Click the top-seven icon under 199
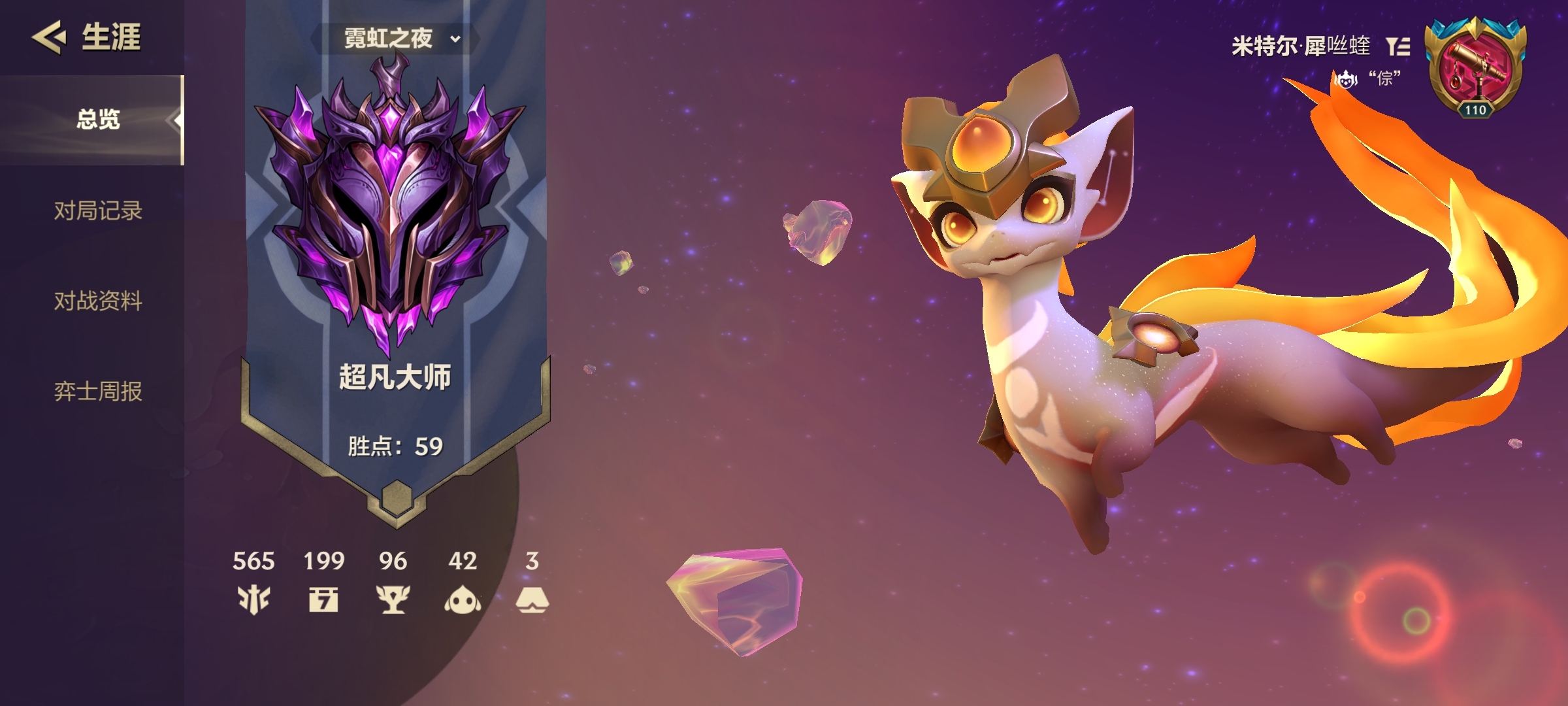1568x706 pixels. (323, 599)
